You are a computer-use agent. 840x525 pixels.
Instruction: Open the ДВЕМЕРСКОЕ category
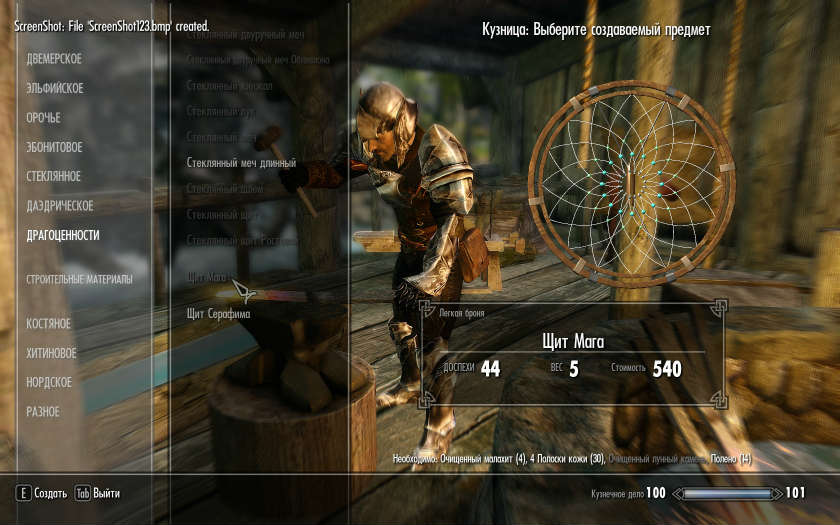[54, 59]
